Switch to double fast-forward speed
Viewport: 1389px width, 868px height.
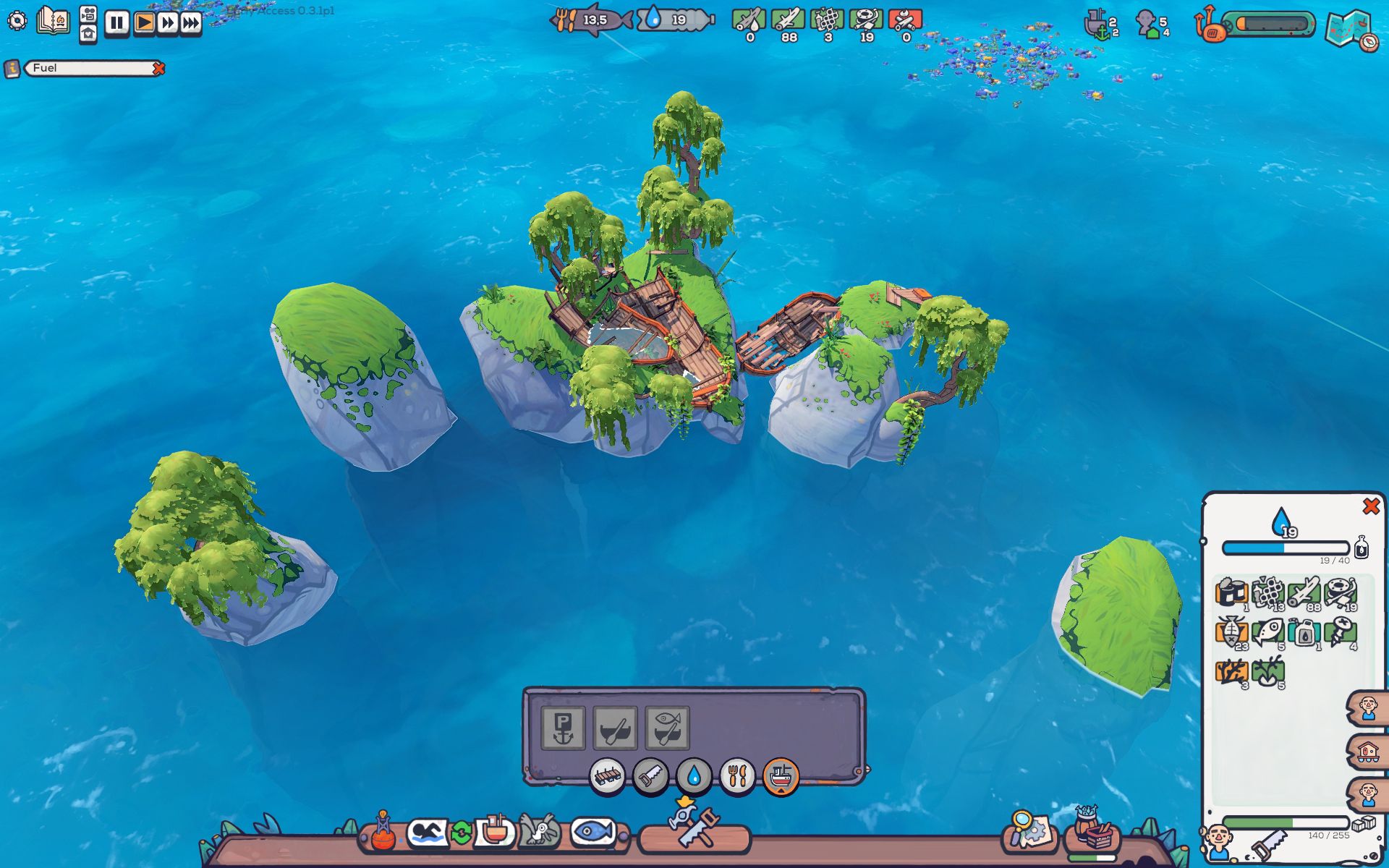pos(168,23)
